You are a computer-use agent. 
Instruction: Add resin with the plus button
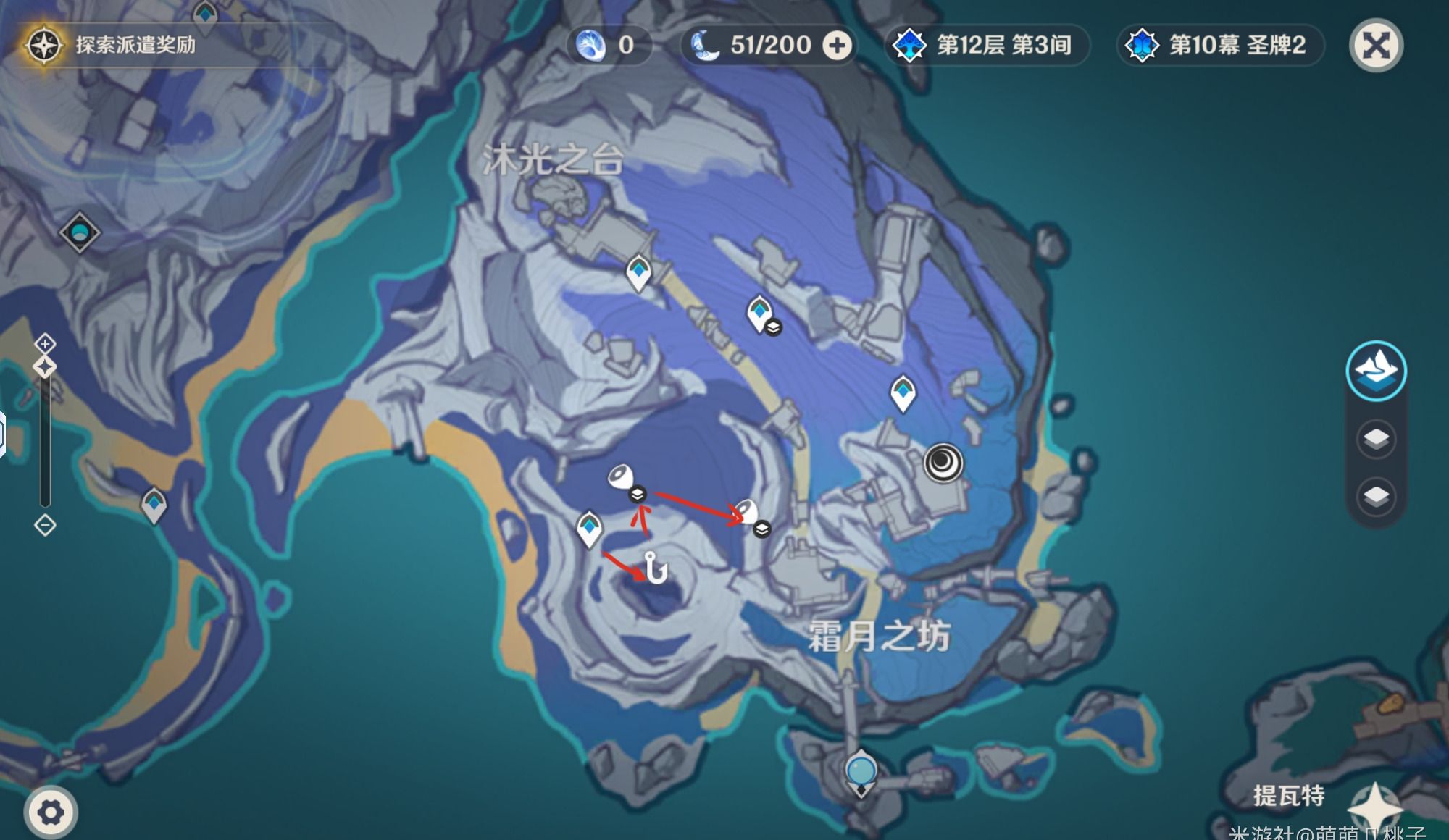837,46
